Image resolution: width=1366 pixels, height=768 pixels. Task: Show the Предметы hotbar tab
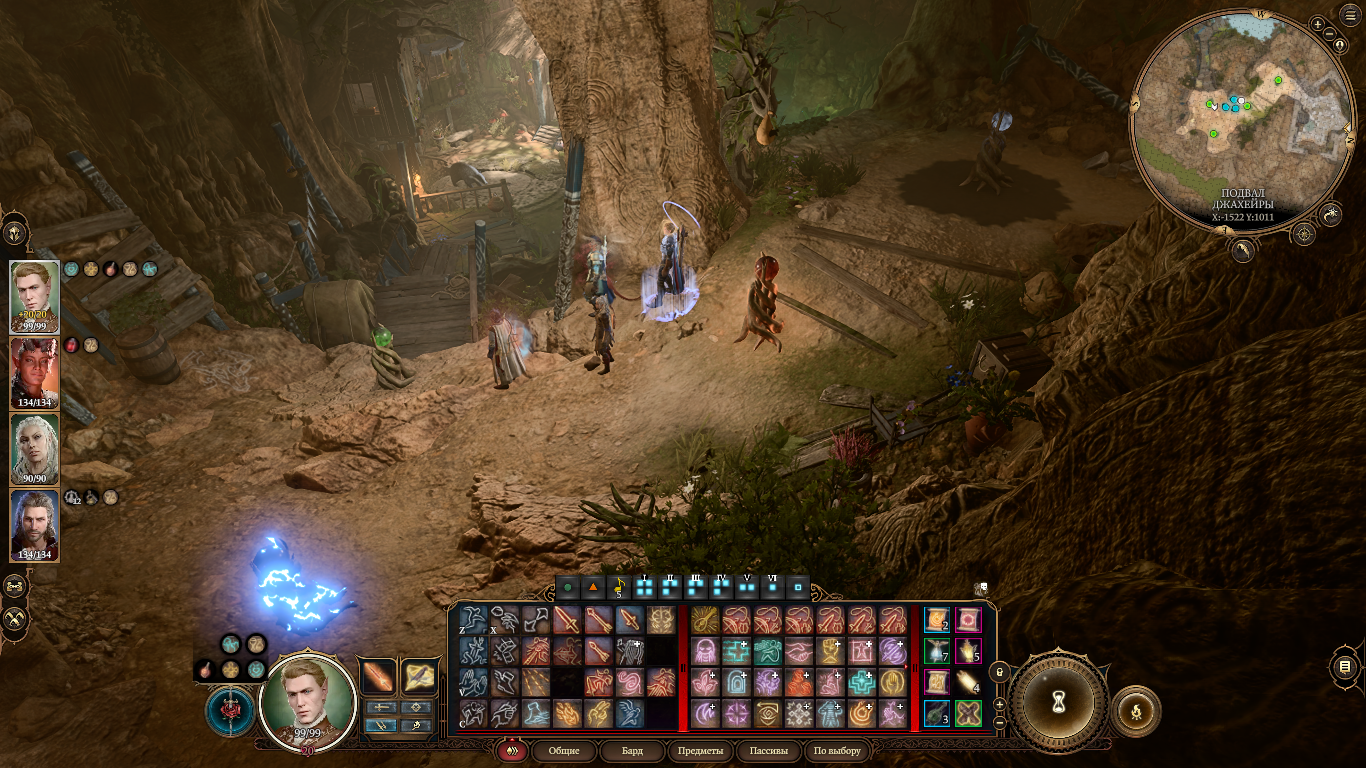pyautogui.click(x=700, y=750)
